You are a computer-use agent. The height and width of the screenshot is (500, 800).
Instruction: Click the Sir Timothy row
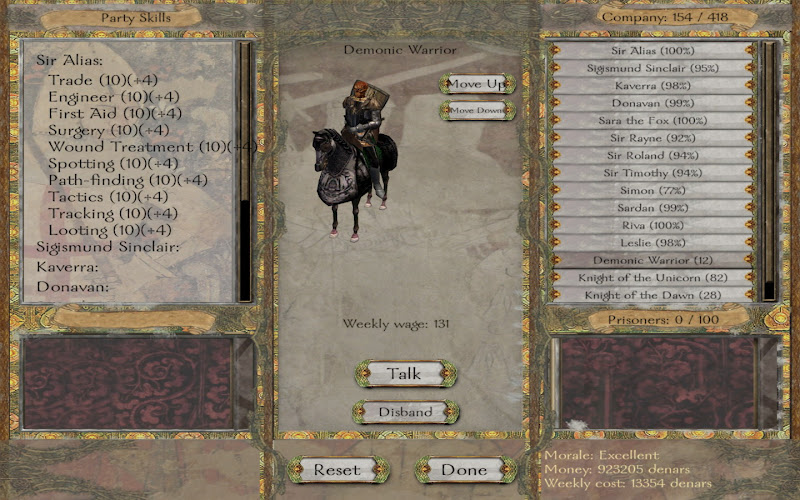point(652,173)
